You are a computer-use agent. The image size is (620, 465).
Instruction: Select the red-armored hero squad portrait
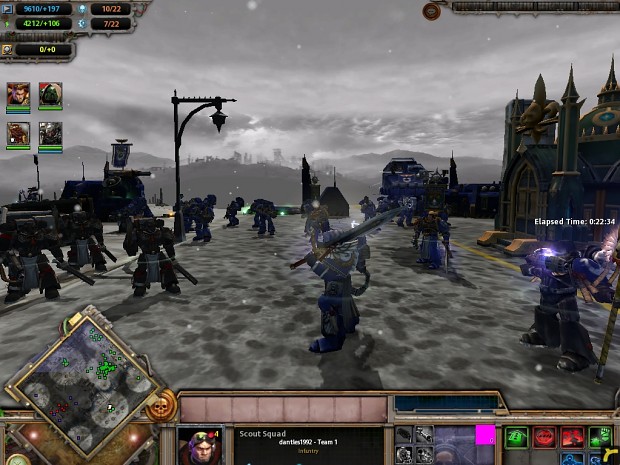18,134
